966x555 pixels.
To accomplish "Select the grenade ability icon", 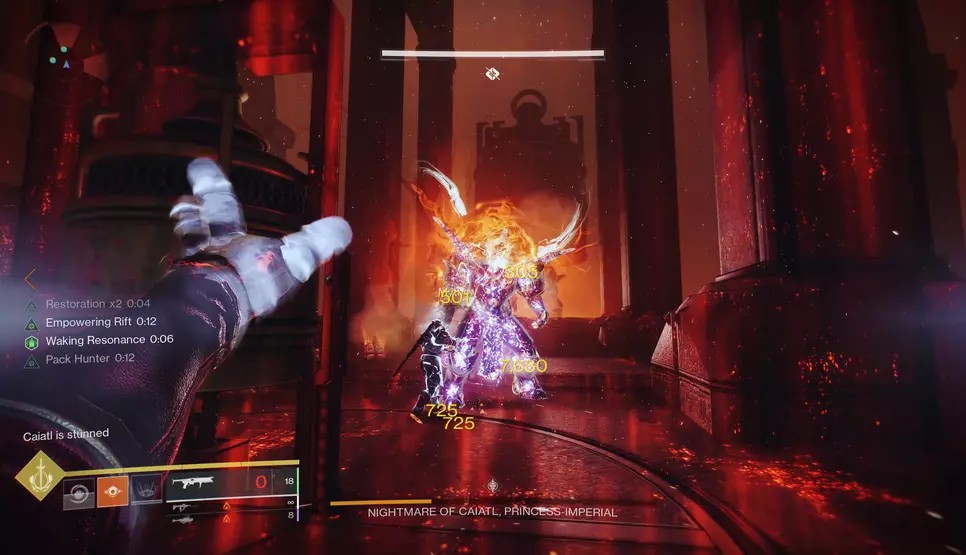I will [78, 491].
